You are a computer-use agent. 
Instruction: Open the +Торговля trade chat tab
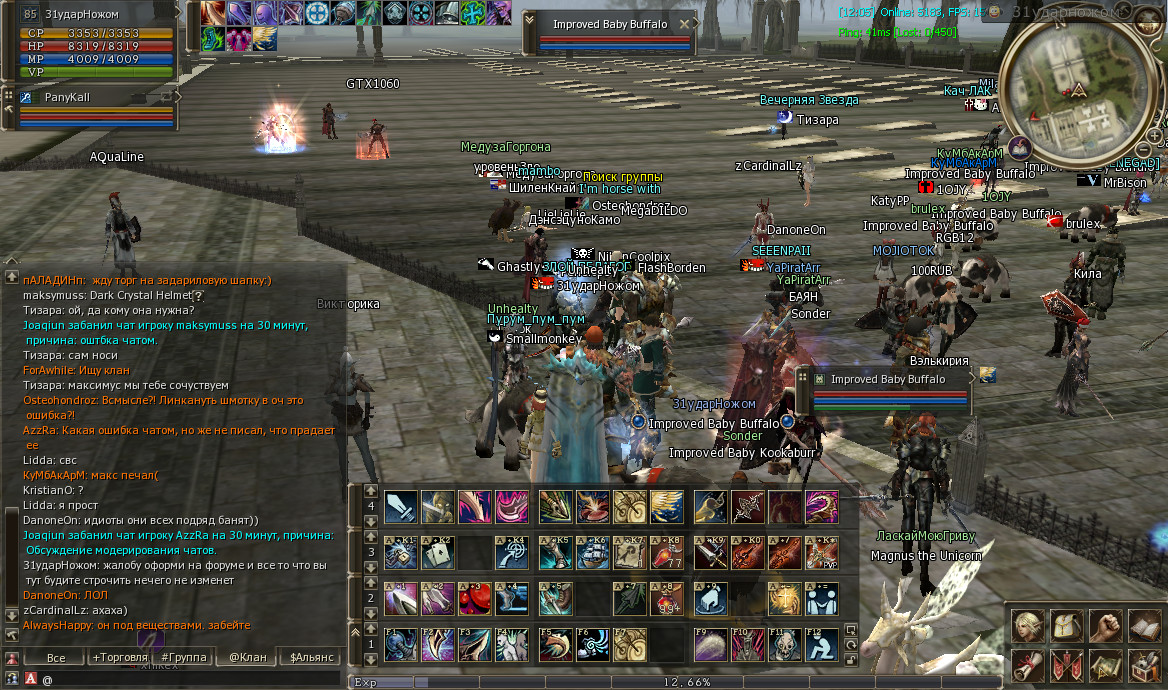point(119,657)
